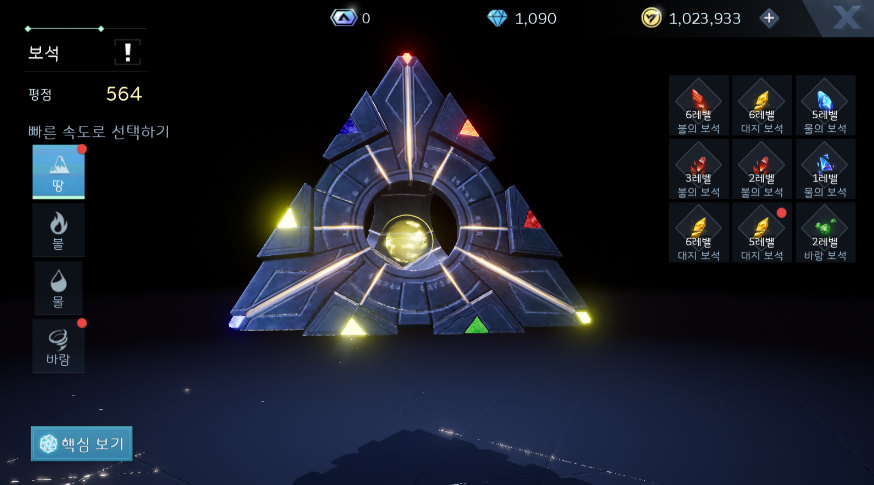Select the glowing golden core orb
874x485 pixels.
(409, 240)
